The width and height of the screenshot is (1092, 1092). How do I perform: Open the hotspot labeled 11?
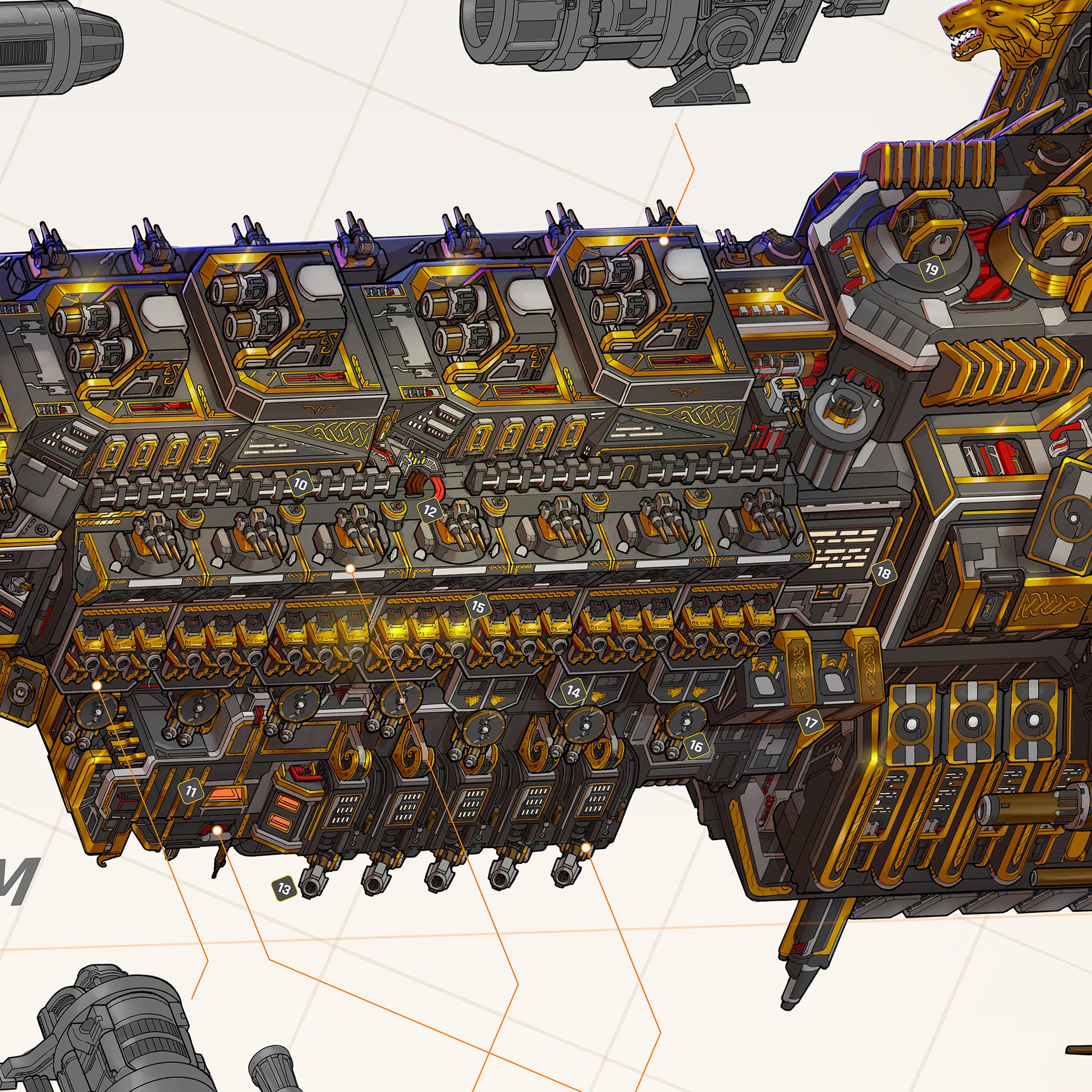(191, 792)
